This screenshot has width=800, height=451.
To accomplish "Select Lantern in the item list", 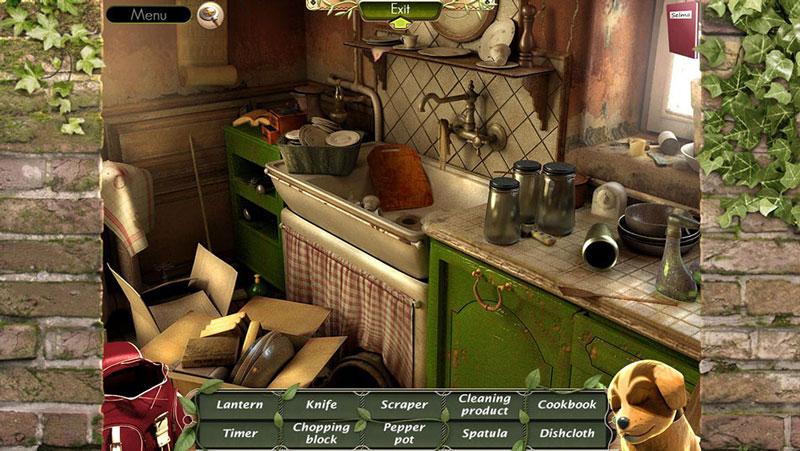I will click(240, 405).
